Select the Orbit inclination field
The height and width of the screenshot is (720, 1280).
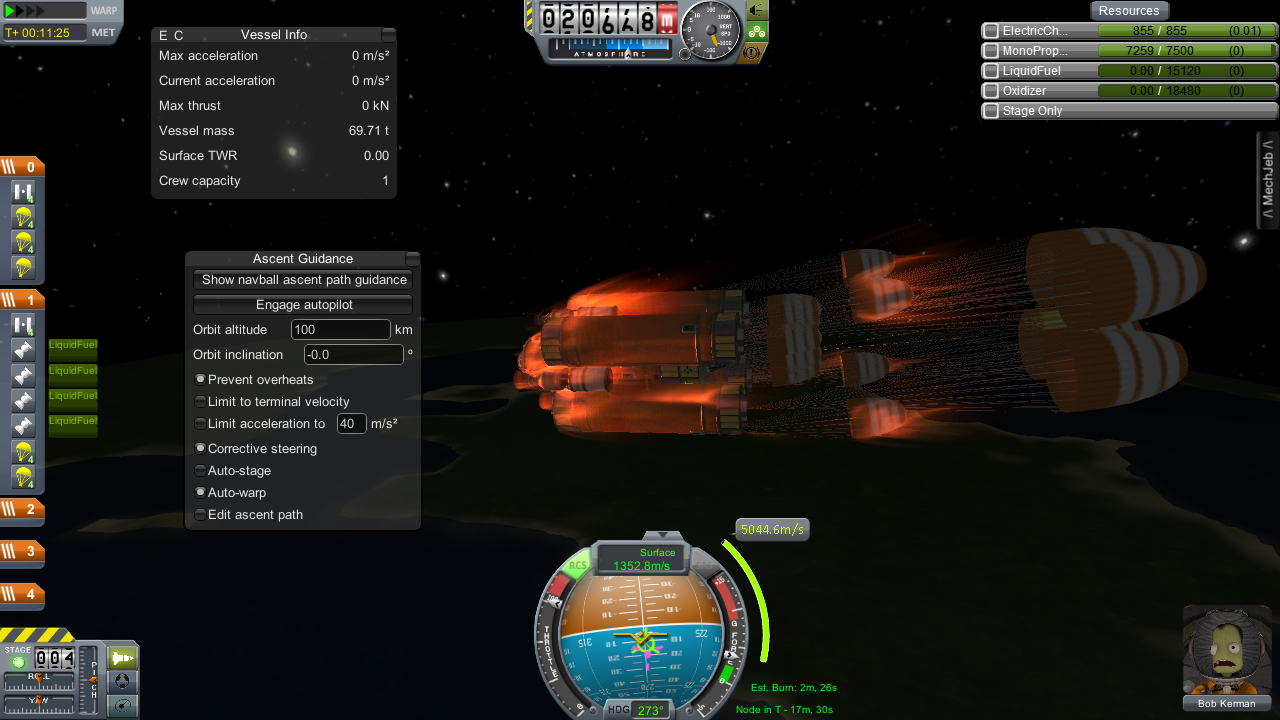tap(353, 355)
